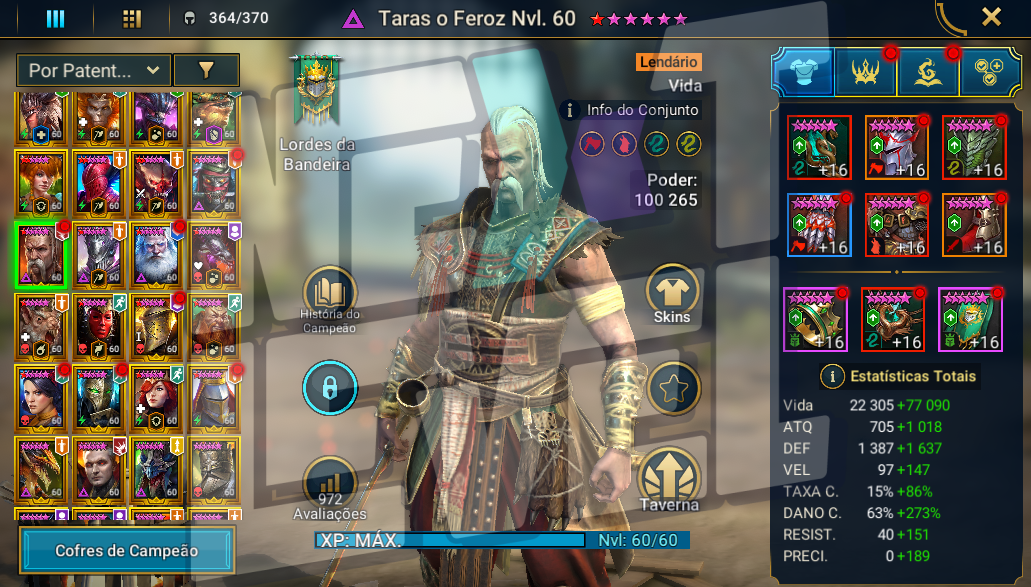The height and width of the screenshot is (587, 1031).
Task: Switch to the crown tab
Action: pyautogui.click(x=865, y=72)
